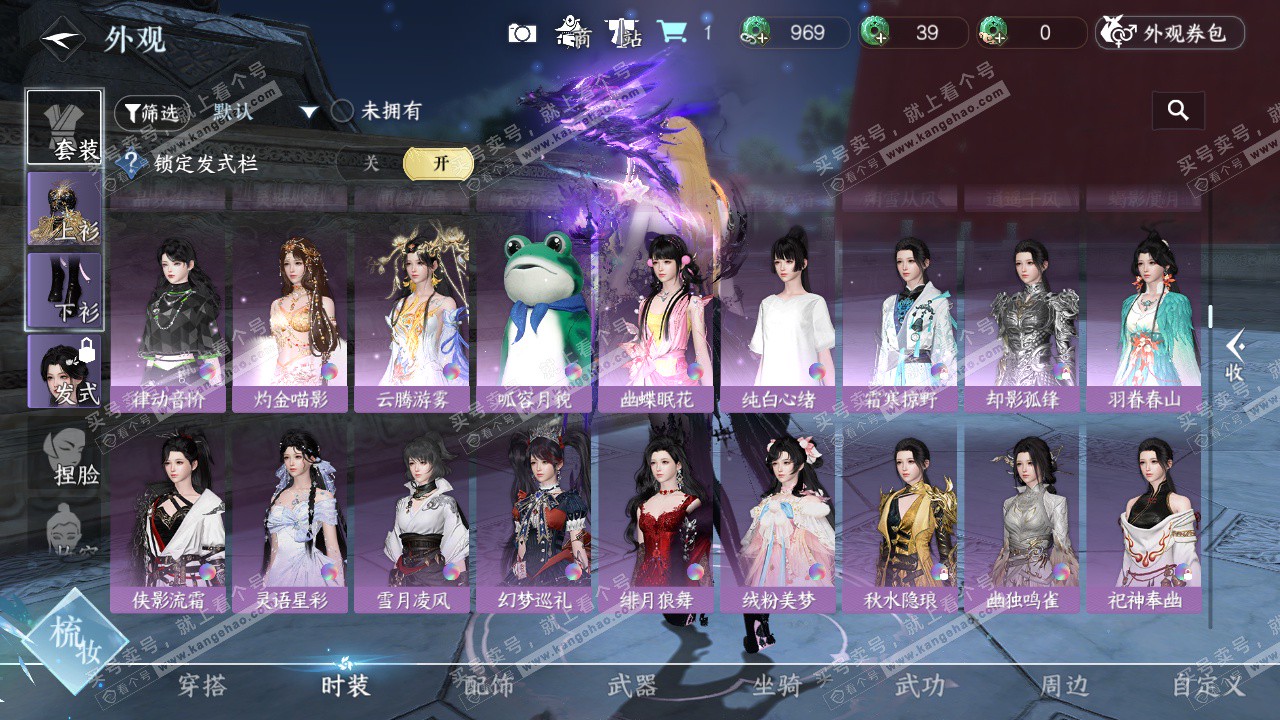Switch hairstyle lock to 开
The height and width of the screenshot is (720, 1280).
pyautogui.click(x=439, y=164)
